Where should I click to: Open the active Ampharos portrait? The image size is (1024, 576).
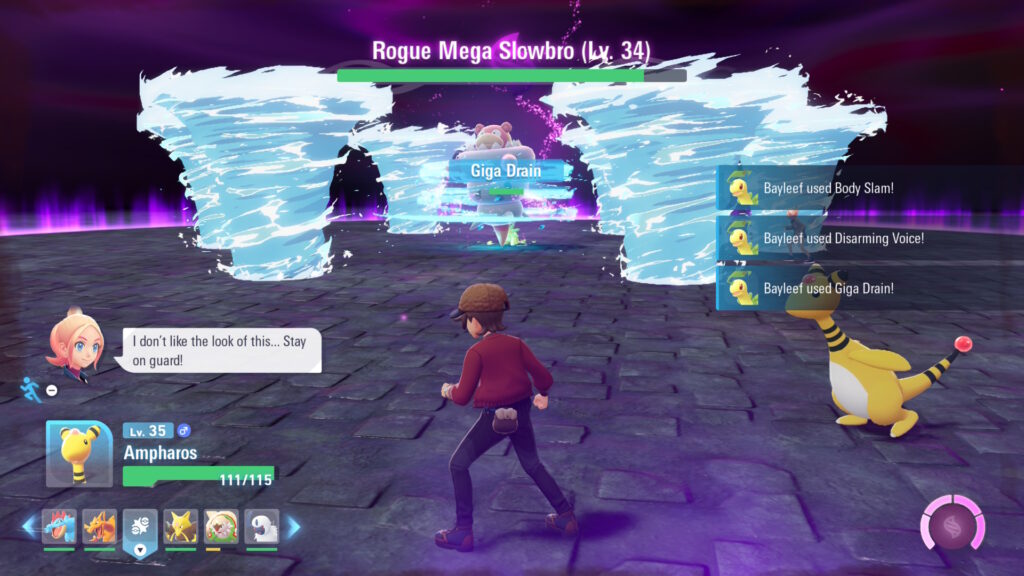pos(79,453)
